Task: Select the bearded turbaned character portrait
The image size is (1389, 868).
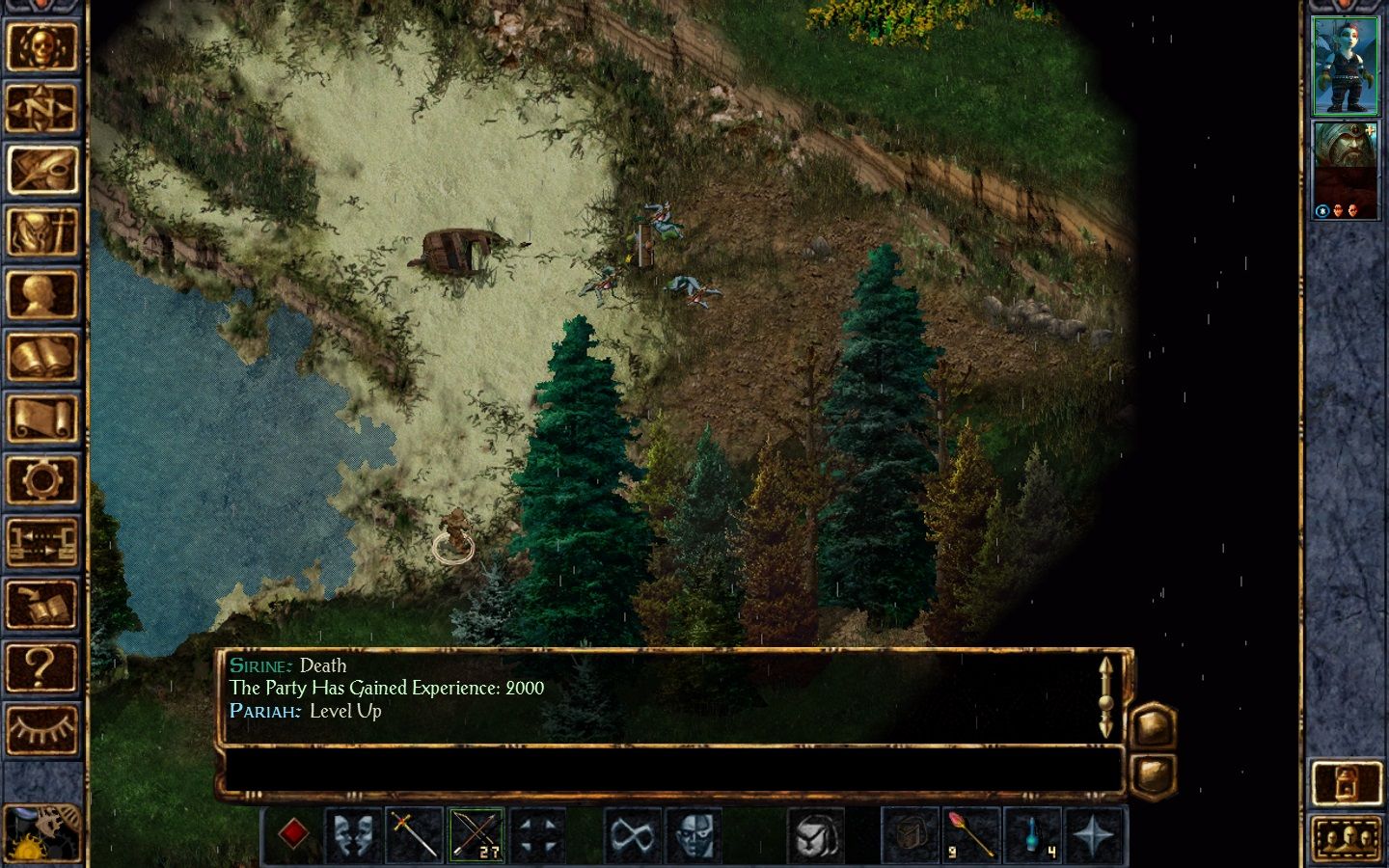Action: pyautogui.click(x=1346, y=171)
